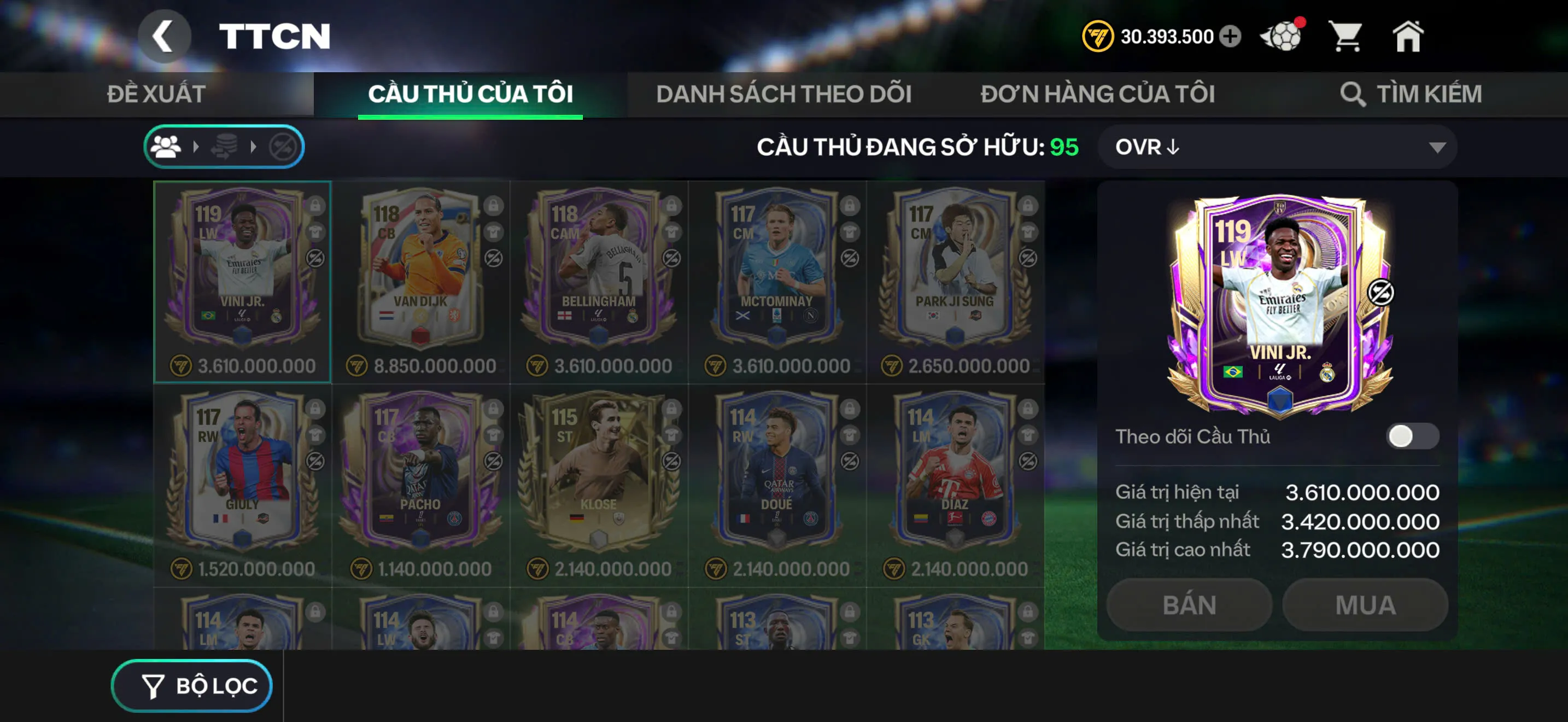The image size is (1568, 722).
Task: Open the shopping cart icon
Action: click(1347, 37)
